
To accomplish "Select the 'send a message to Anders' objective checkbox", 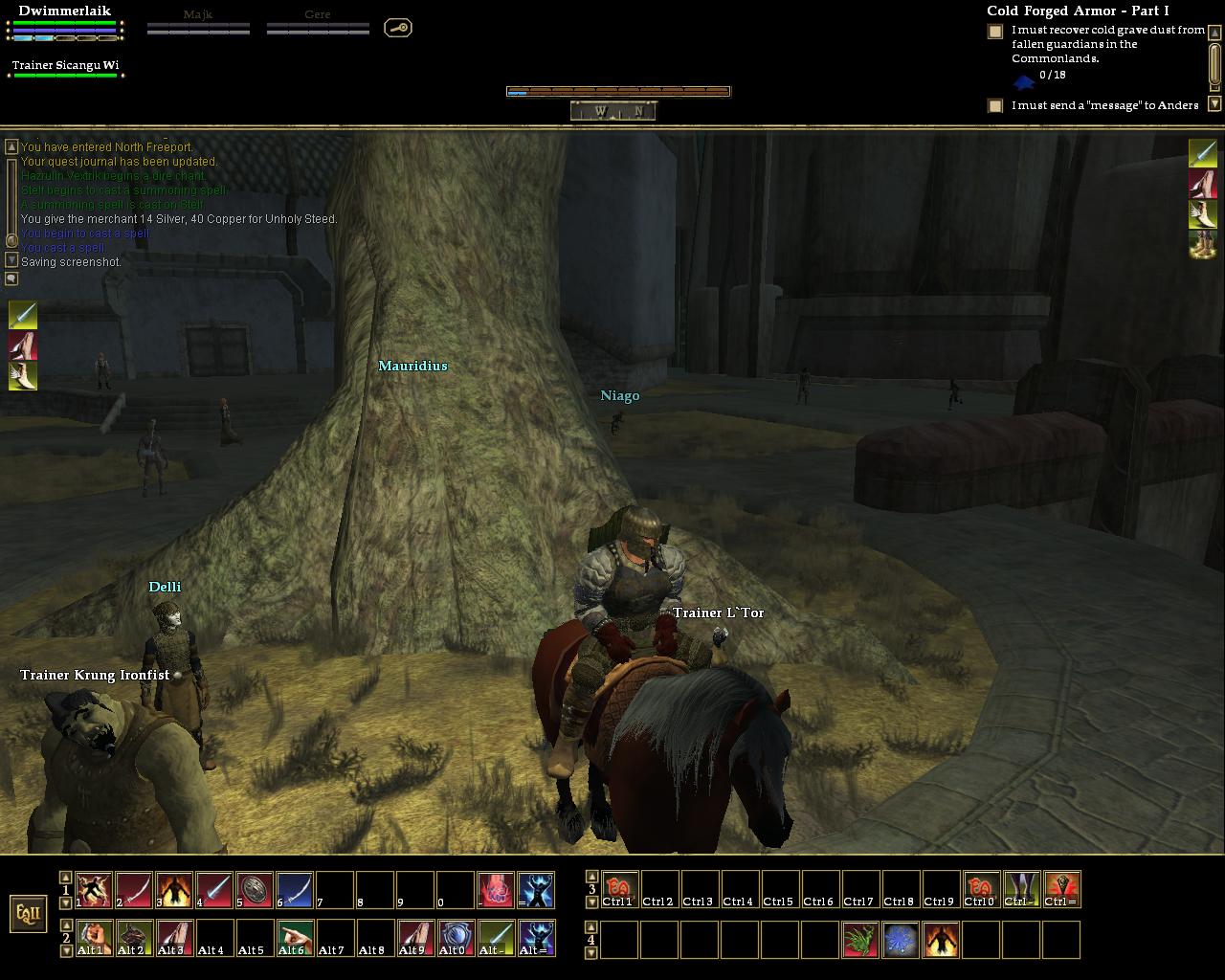I will click(995, 105).
